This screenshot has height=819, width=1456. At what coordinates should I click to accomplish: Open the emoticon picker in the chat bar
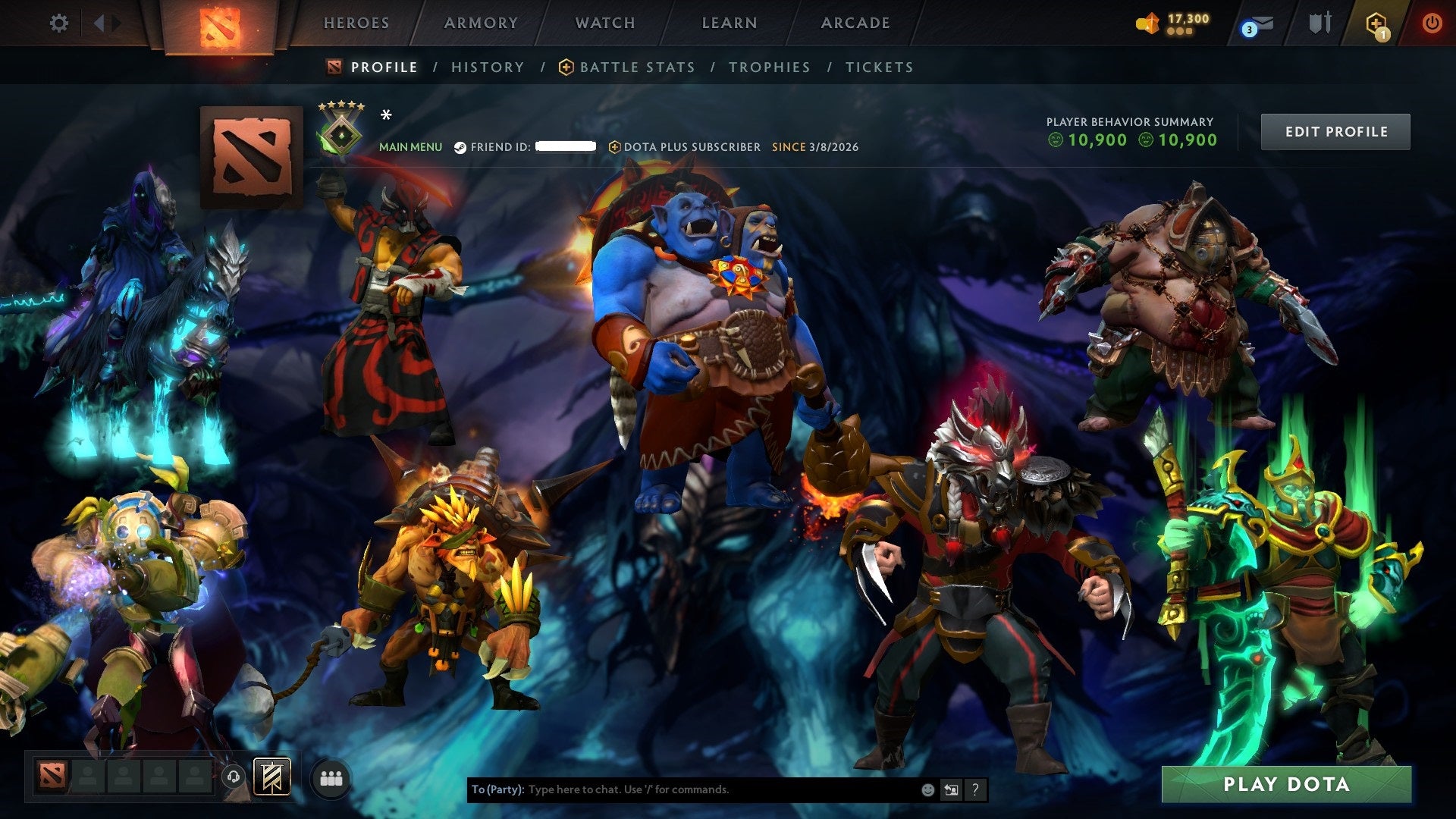pos(927,789)
